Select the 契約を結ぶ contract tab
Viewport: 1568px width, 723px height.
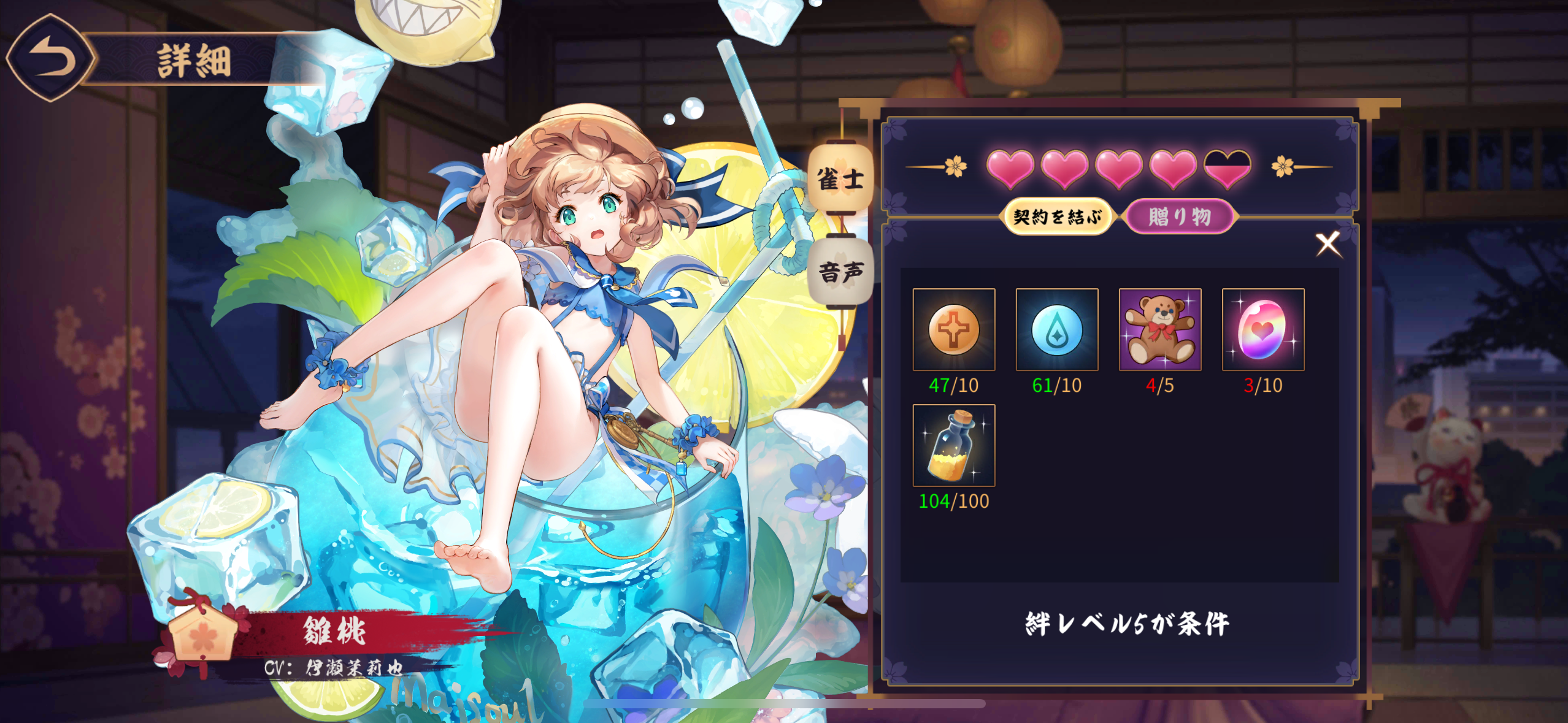tap(1056, 216)
